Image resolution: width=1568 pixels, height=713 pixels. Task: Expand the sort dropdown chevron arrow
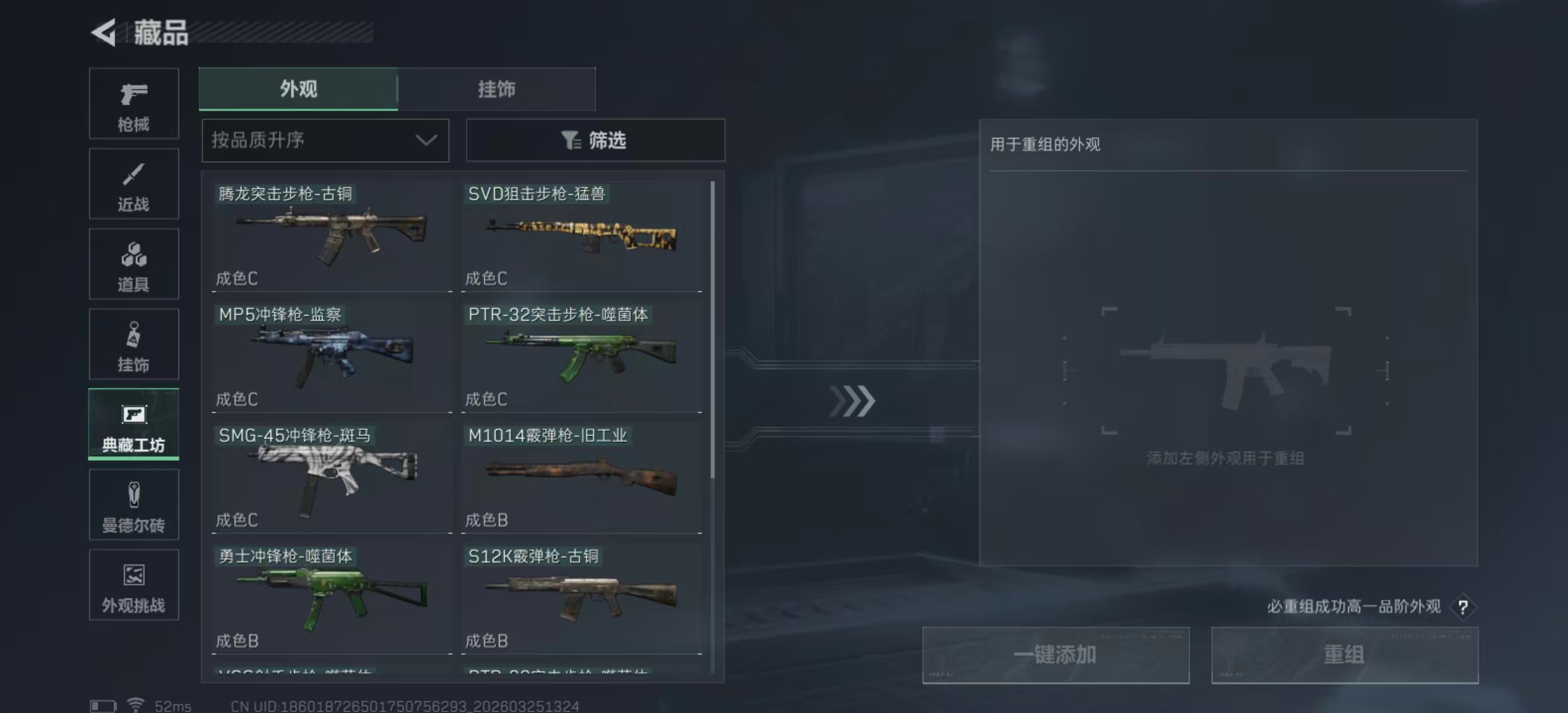click(x=426, y=140)
